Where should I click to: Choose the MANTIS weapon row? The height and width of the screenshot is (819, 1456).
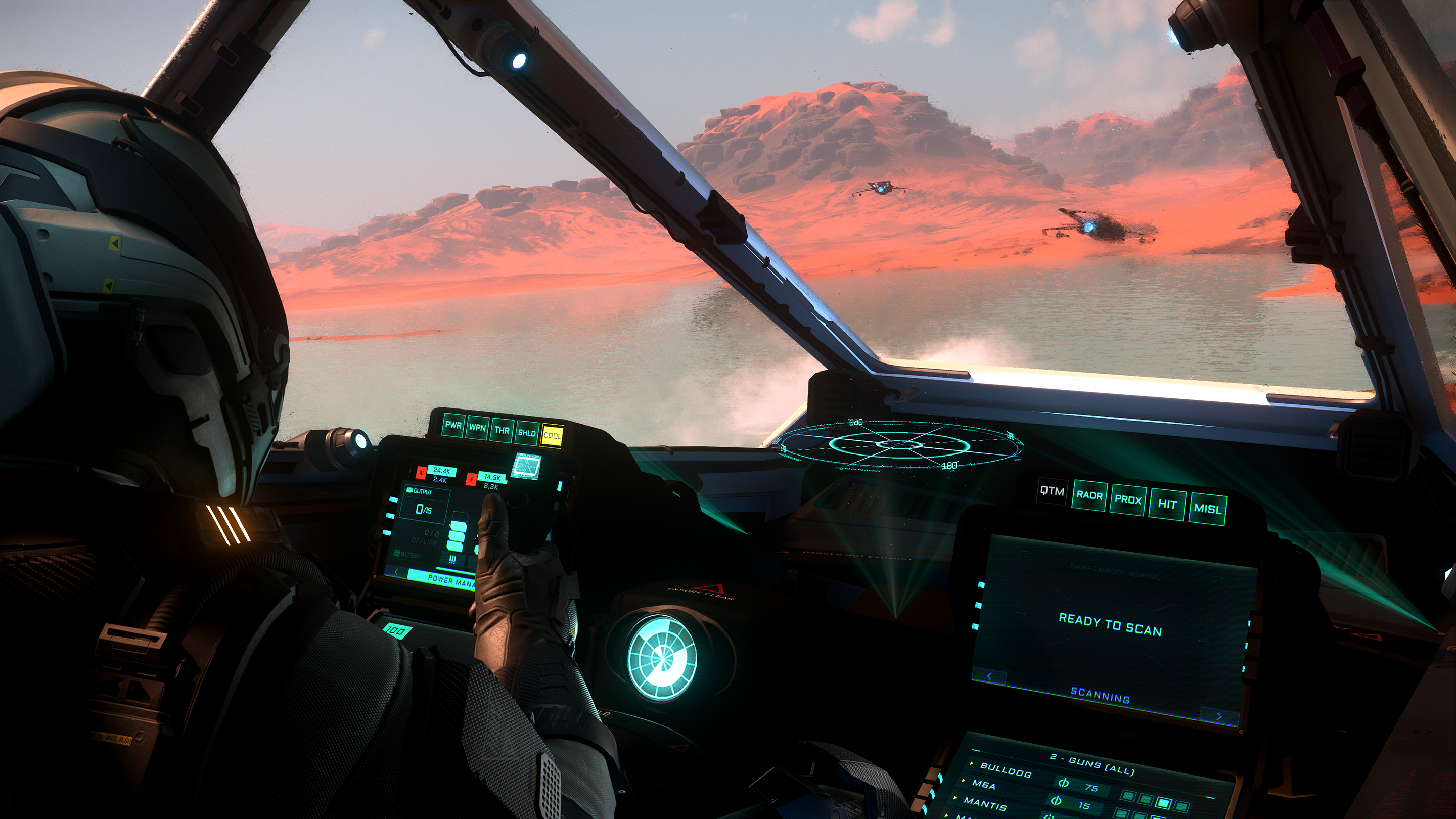click(x=985, y=802)
